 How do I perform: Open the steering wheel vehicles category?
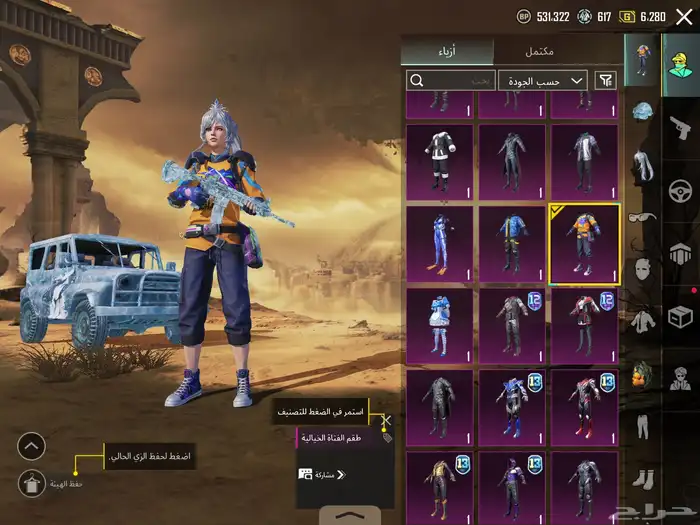click(x=680, y=190)
